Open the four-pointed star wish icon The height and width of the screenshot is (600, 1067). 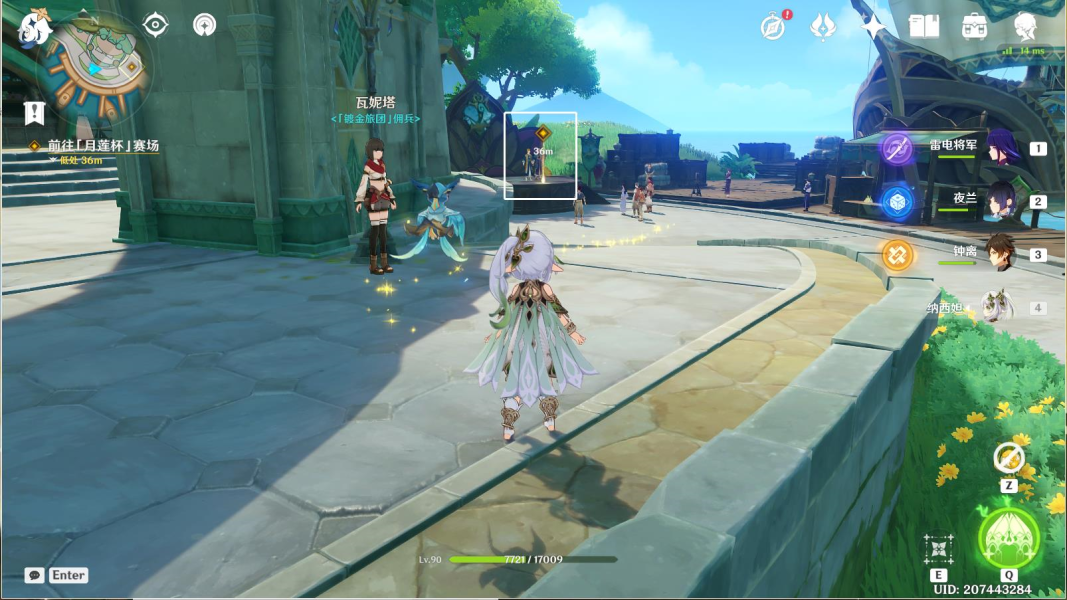(x=874, y=26)
